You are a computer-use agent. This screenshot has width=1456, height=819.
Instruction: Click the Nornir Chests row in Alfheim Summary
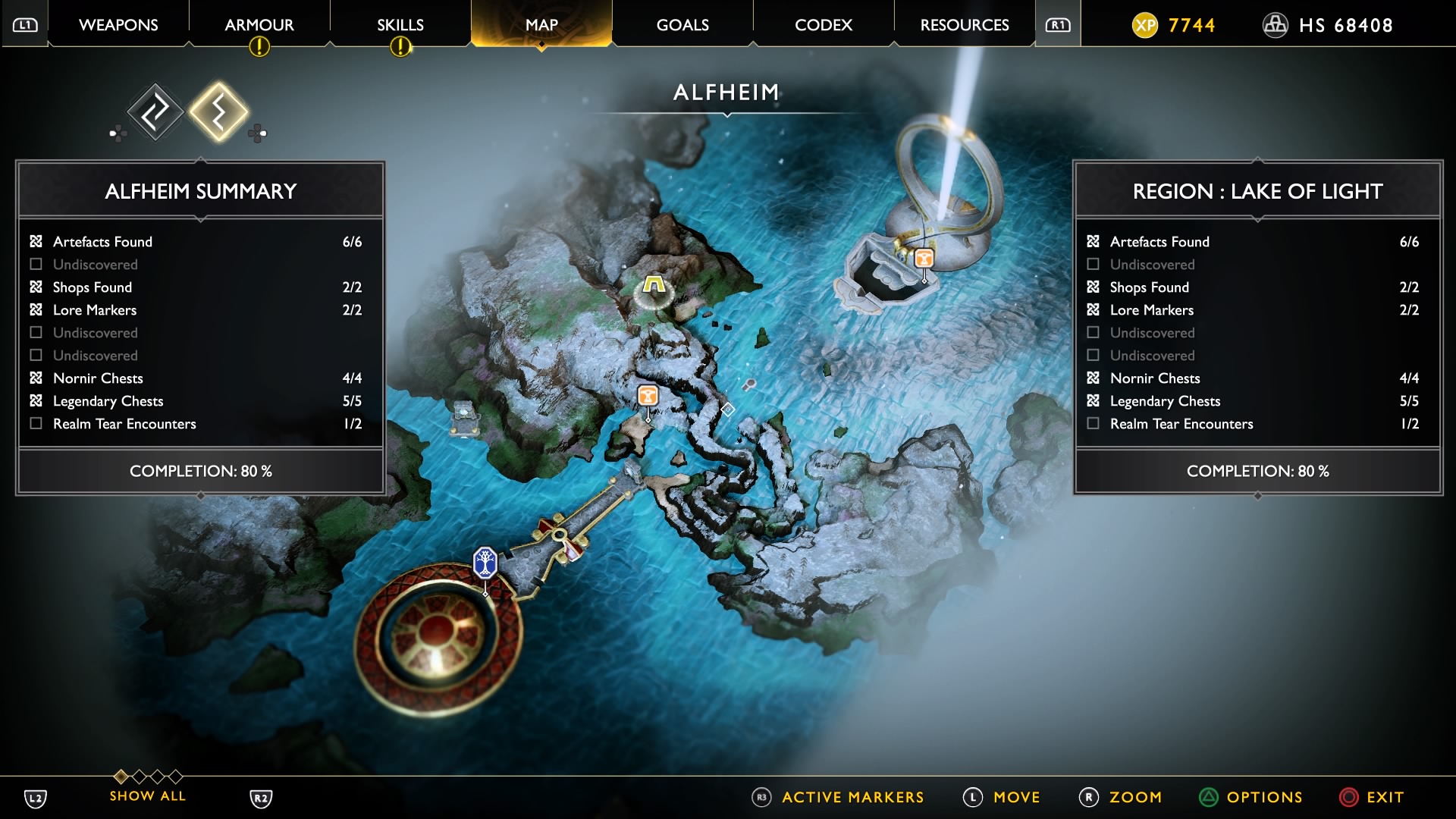197,378
